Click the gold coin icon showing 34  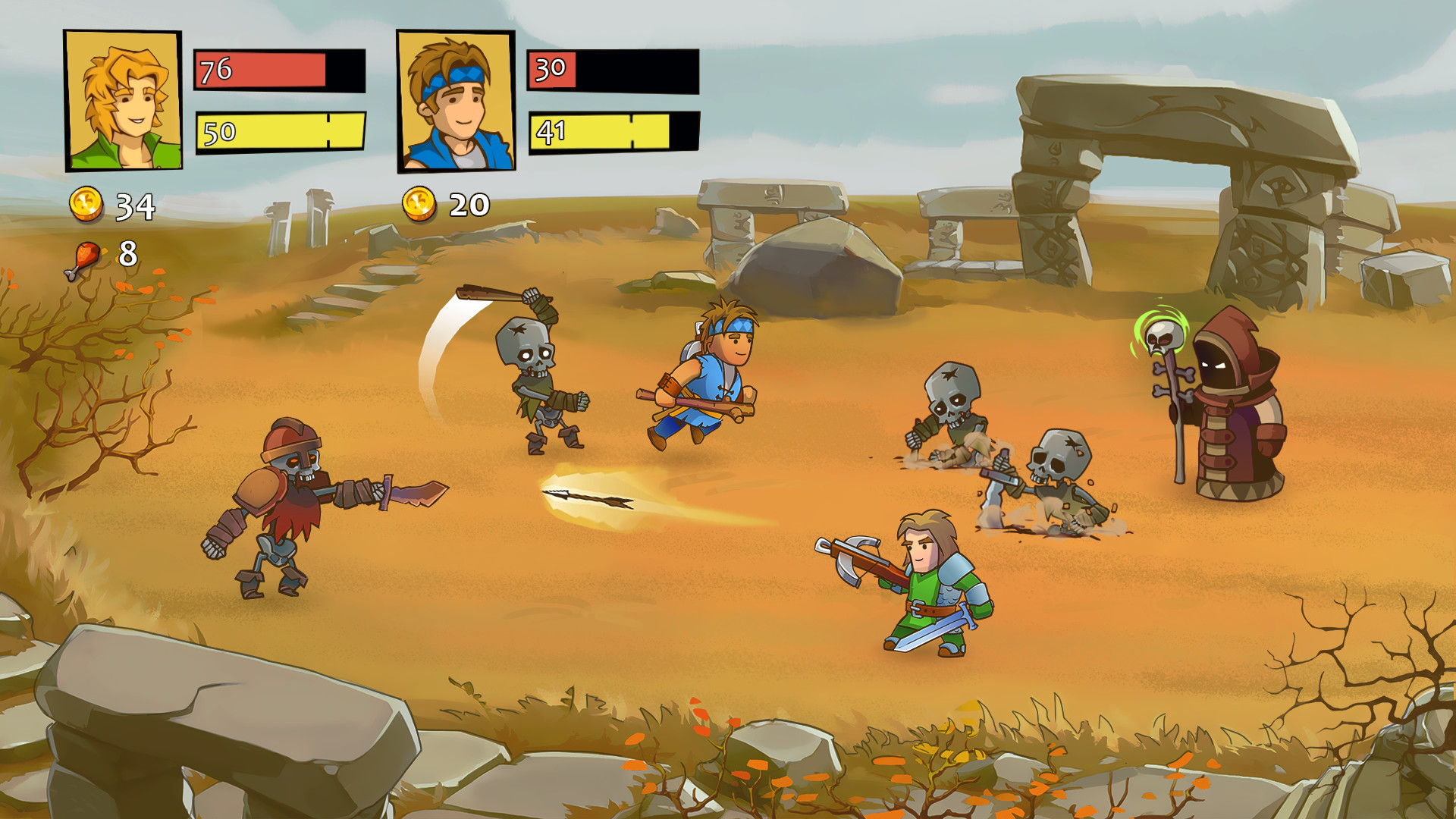(x=86, y=205)
